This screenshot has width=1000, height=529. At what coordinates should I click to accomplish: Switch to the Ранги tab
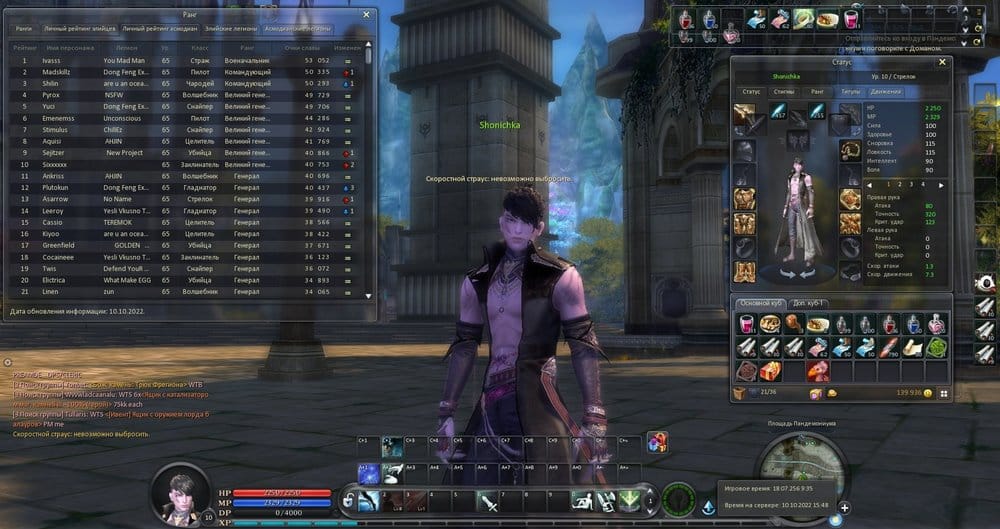click(23, 29)
